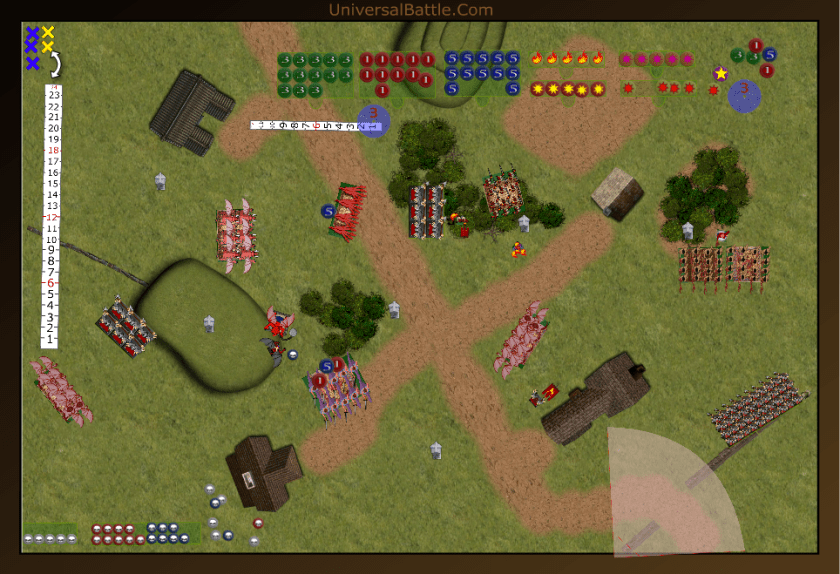Select the blue round template at the horizontal ruler's end
This screenshot has height=574, width=840.
[373, 121]
